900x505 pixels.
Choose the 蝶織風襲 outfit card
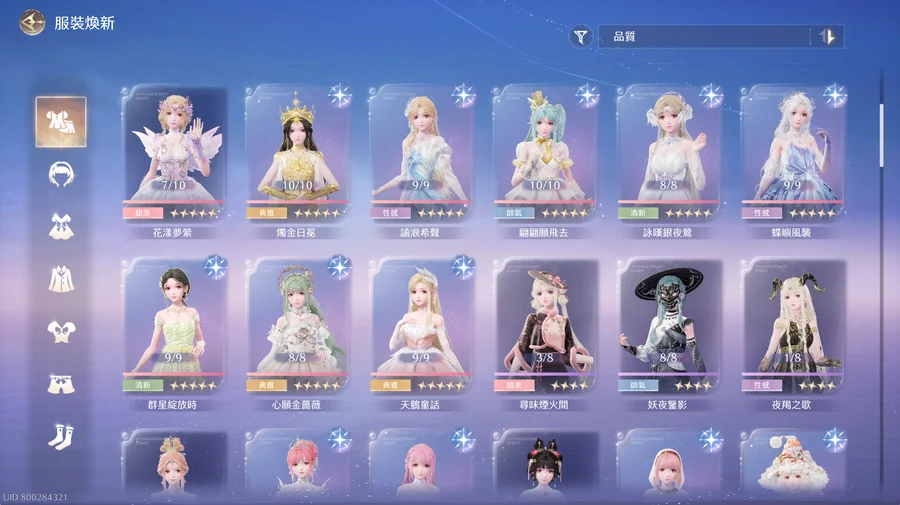(x=793, y=153)
